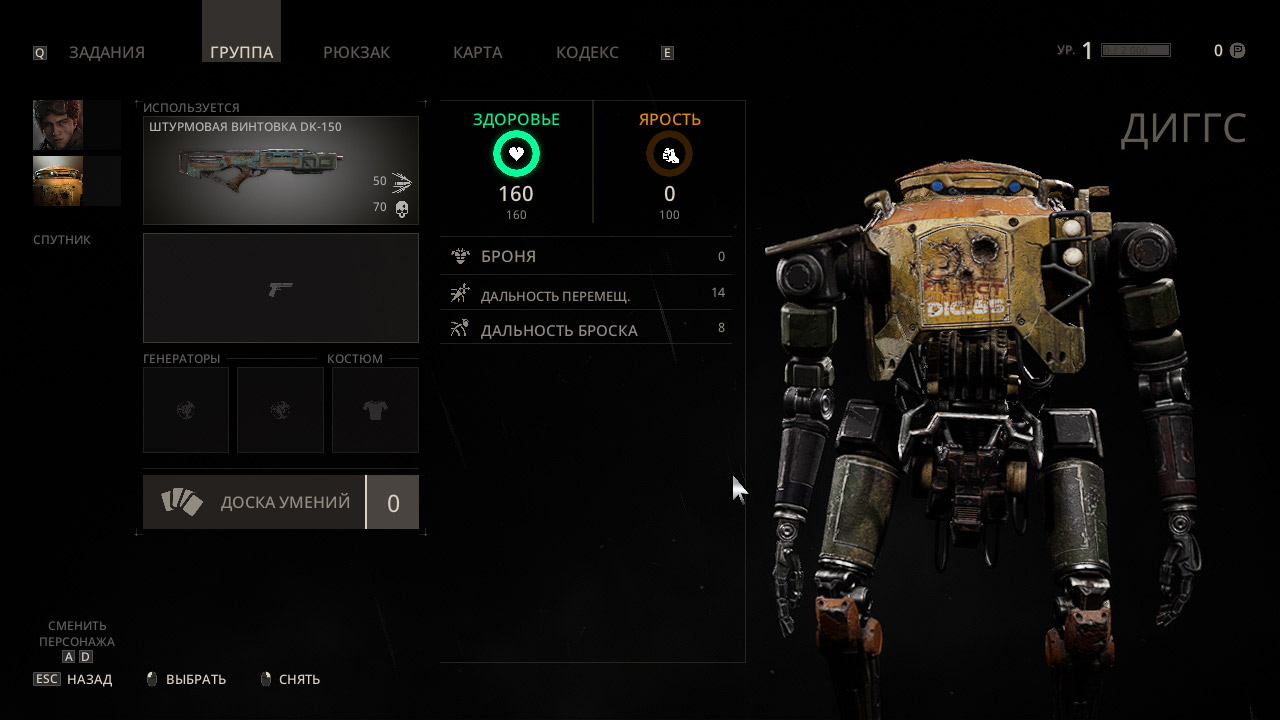Open the Доска умений skill board
Viewport: 1280px width, 720px height.
point(280,502)
